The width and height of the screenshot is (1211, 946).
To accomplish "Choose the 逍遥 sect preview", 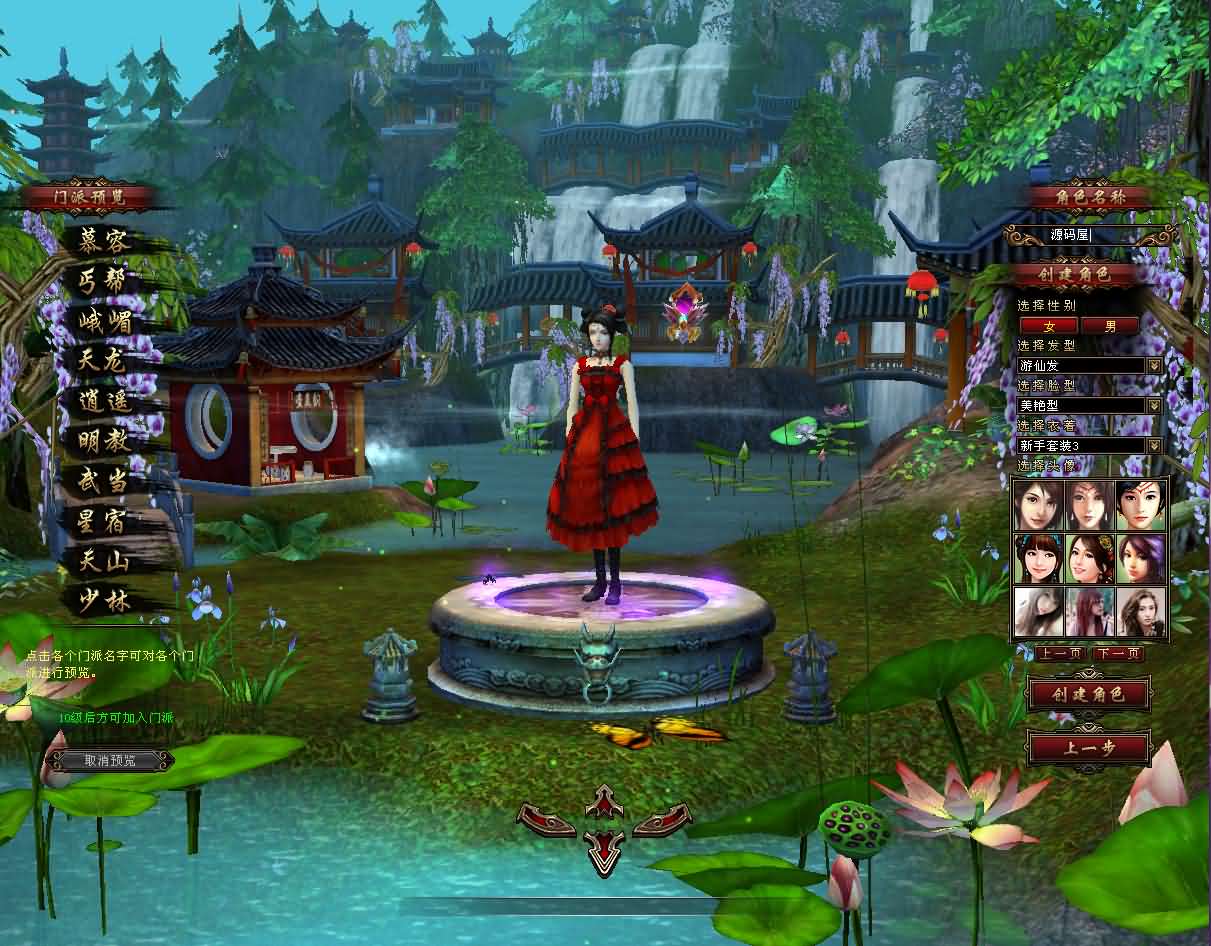I will [x=105, y=401].
